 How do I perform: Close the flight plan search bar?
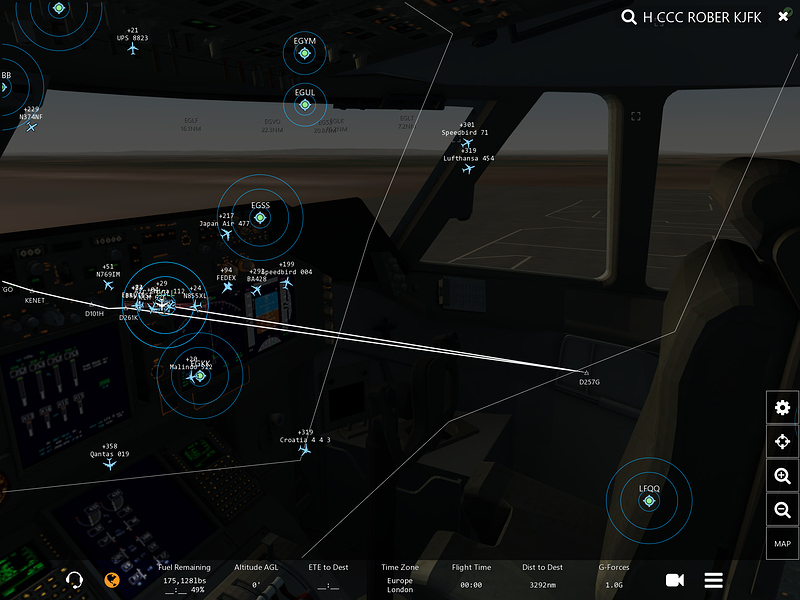(x=783, y=16)
